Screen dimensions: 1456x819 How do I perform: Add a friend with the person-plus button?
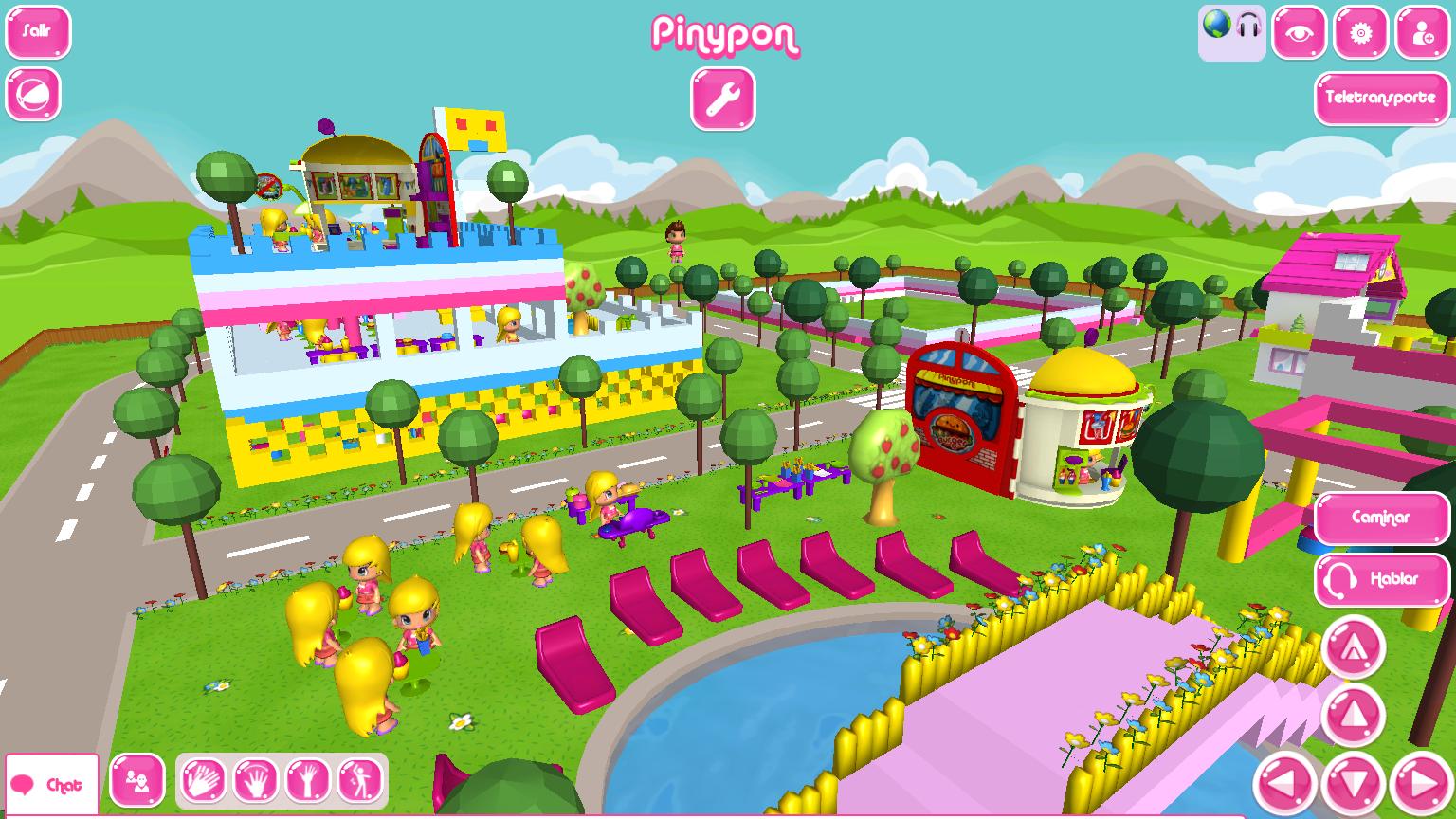[1422, 33]
